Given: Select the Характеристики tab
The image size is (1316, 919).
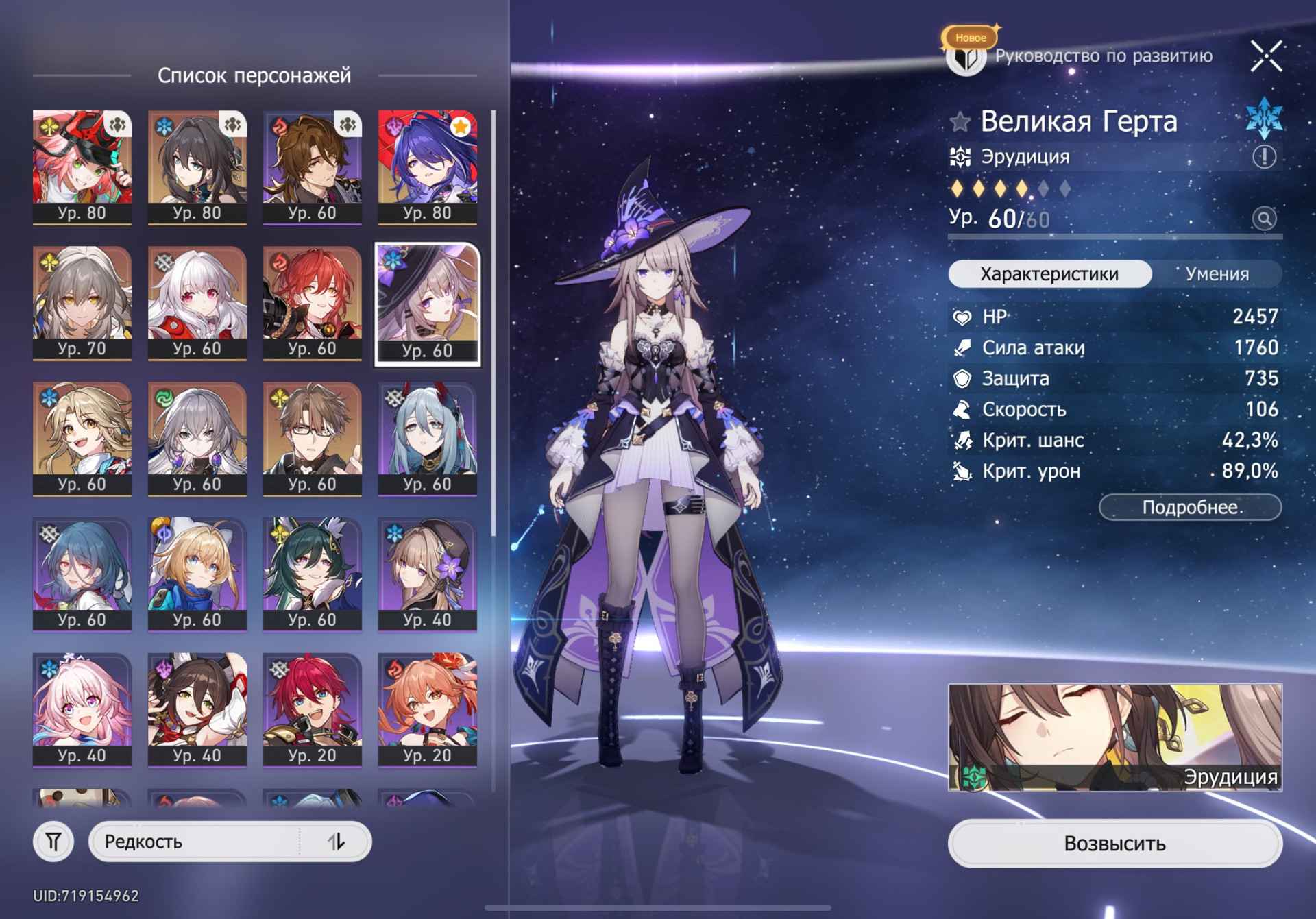Looking at the screenshot, I should coord(1049,274).
